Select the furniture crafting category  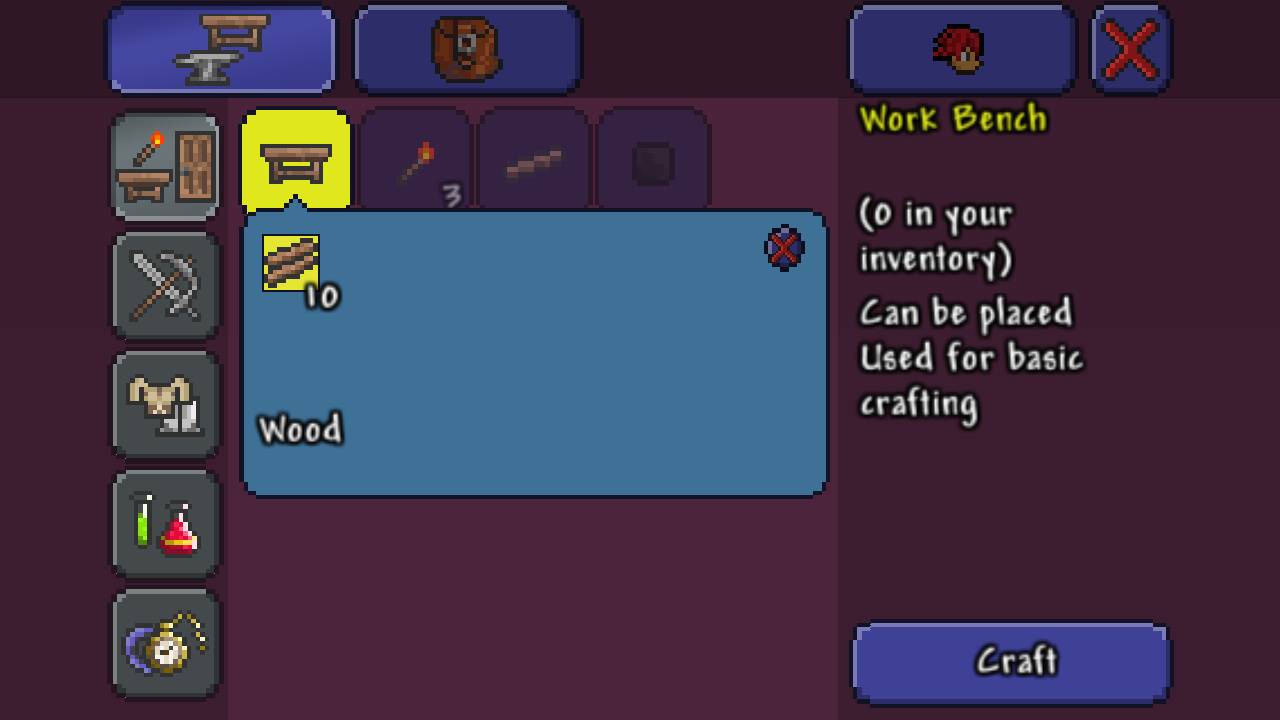click(165, 166)
